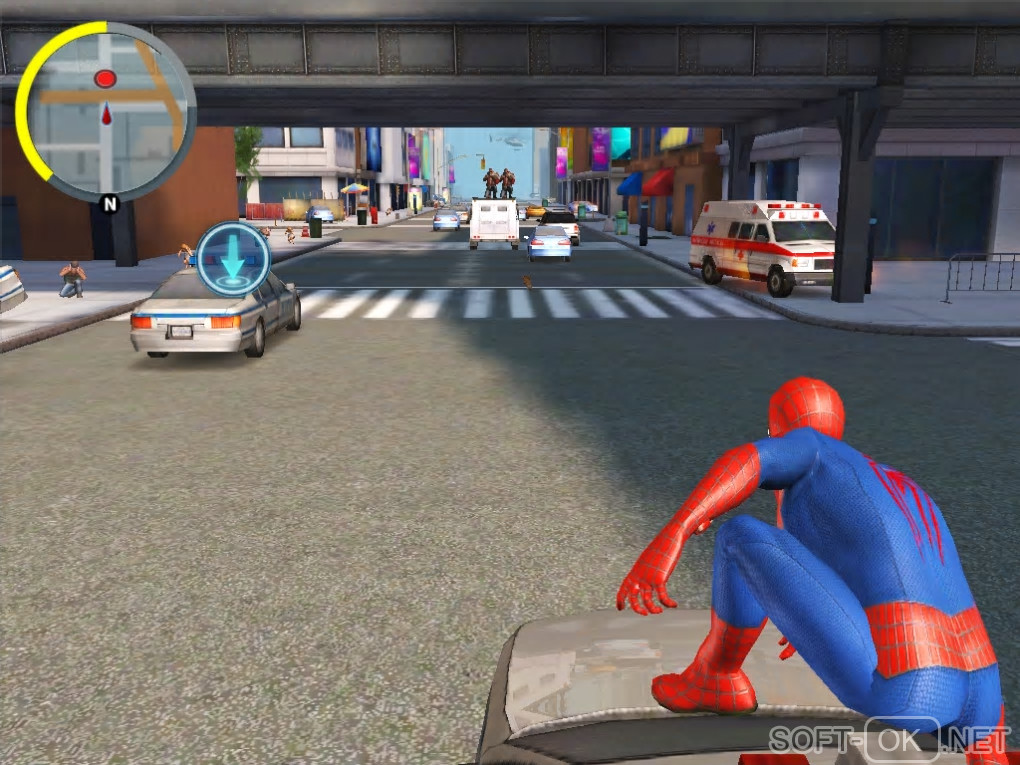Activate the blue down-arrow objective marker
This screenshot has width=1020, height=765.
click(233, 259)
